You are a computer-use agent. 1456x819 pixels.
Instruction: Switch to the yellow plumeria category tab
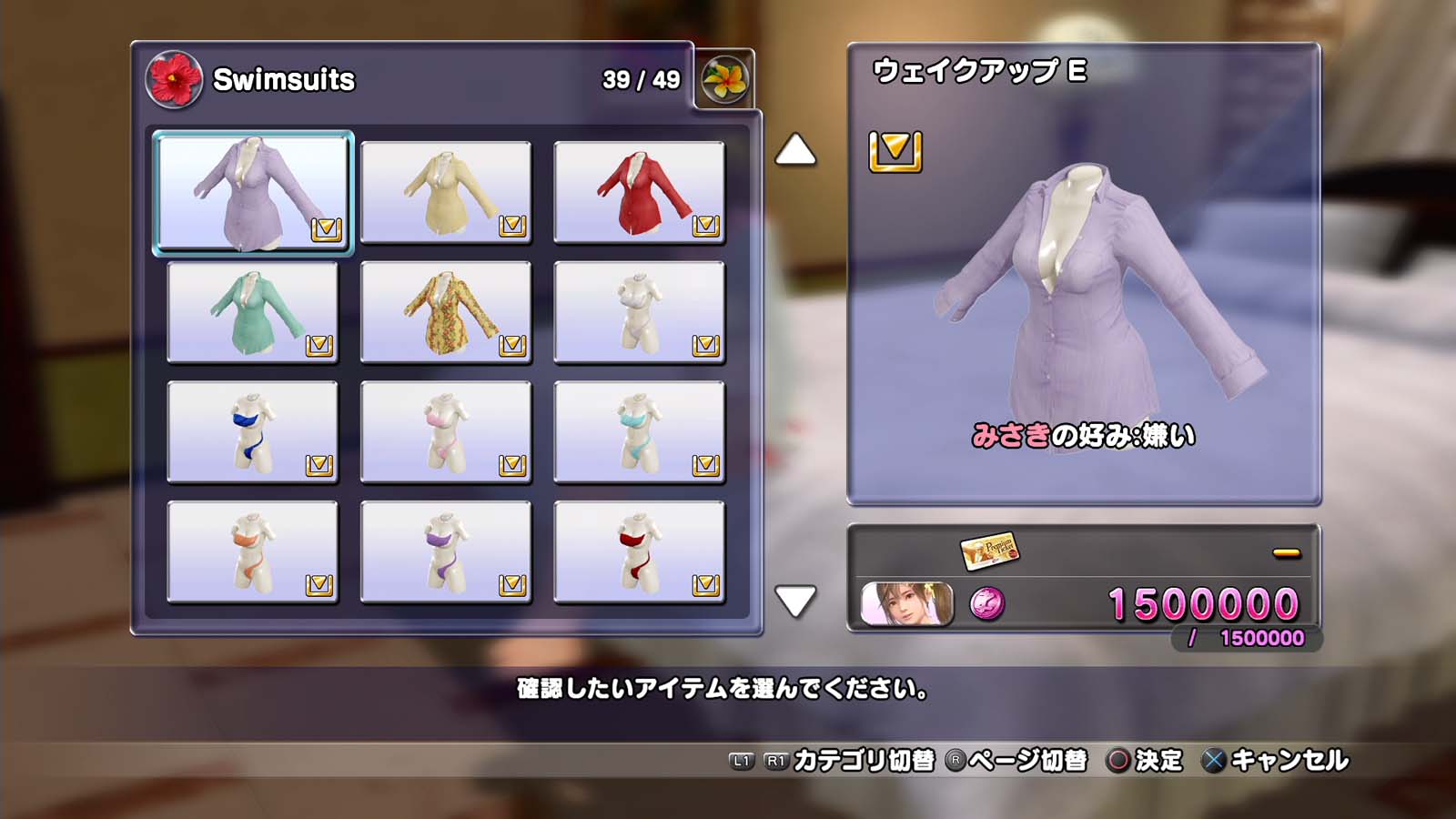724,79
